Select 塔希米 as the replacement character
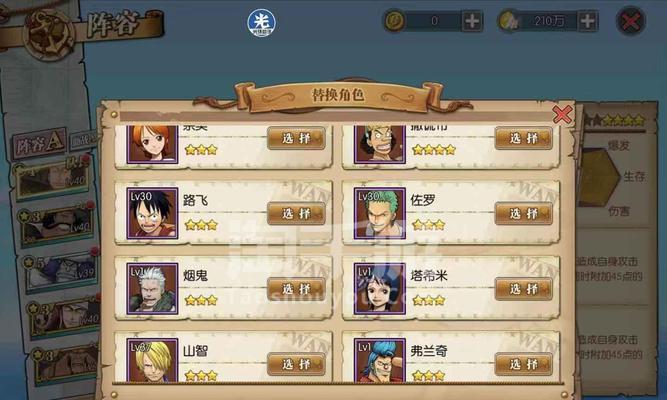 [x=523, y=288]
